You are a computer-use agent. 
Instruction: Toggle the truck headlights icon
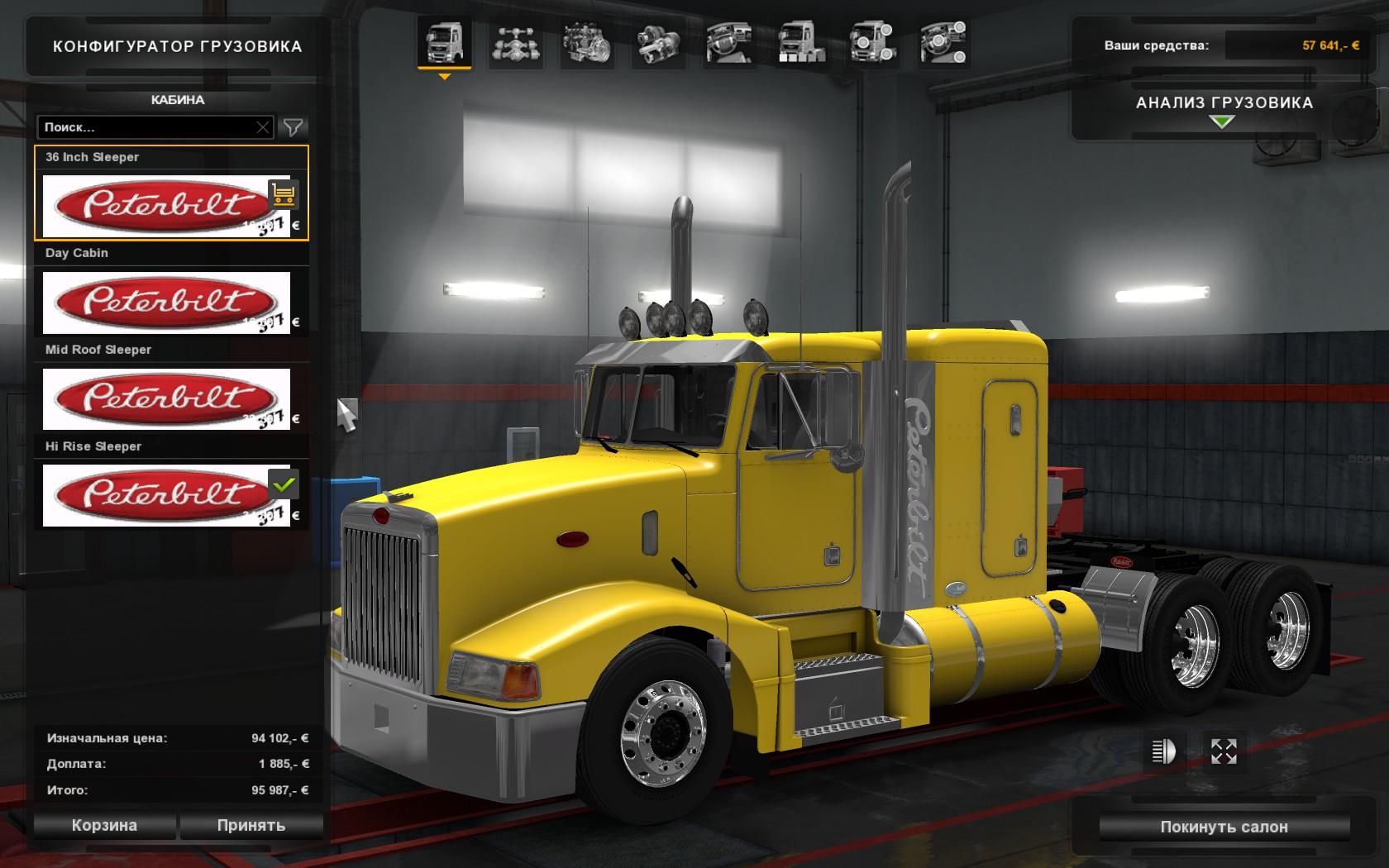[x=1163, y=751]
